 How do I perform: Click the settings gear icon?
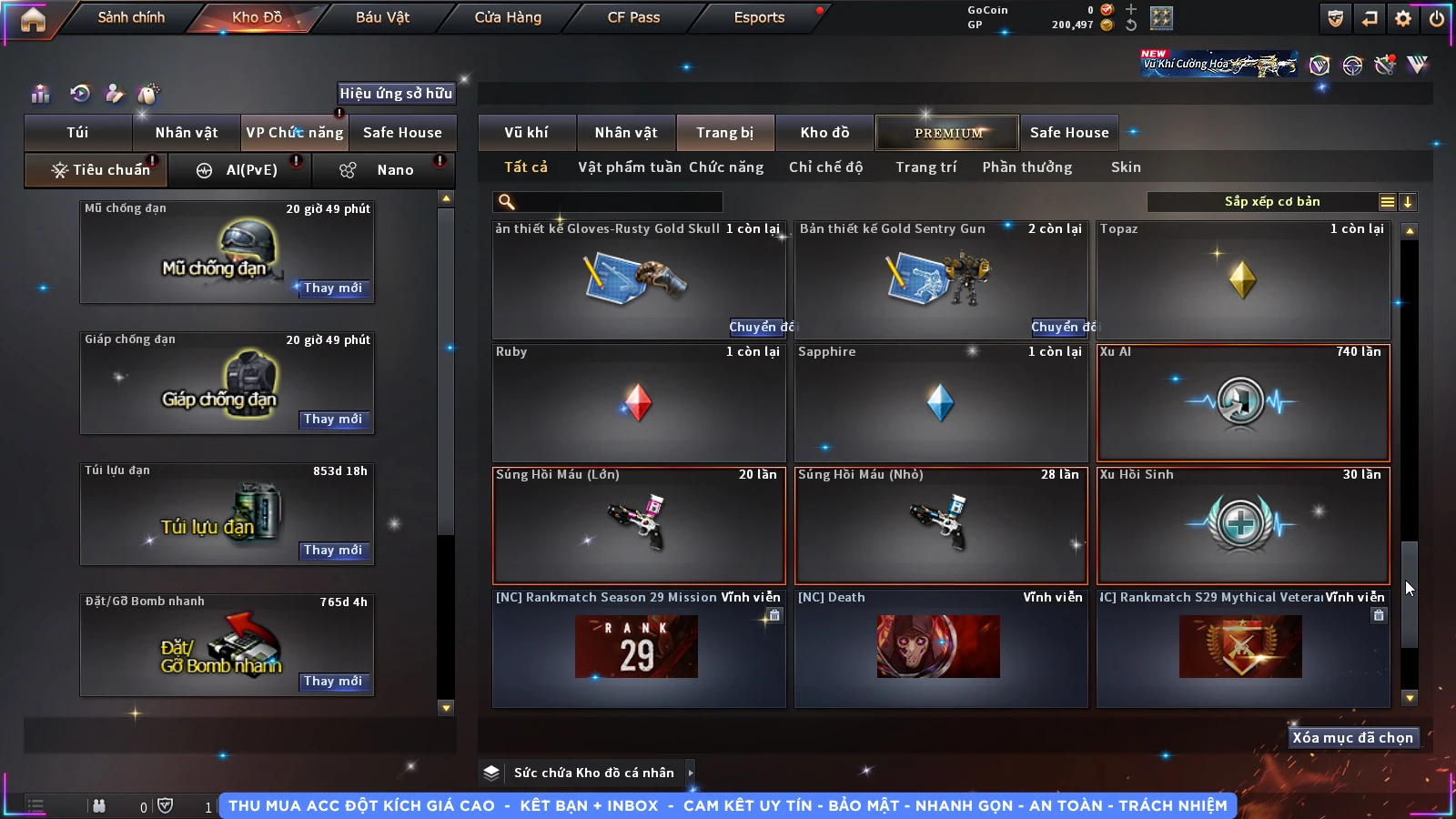(1403, 18)
